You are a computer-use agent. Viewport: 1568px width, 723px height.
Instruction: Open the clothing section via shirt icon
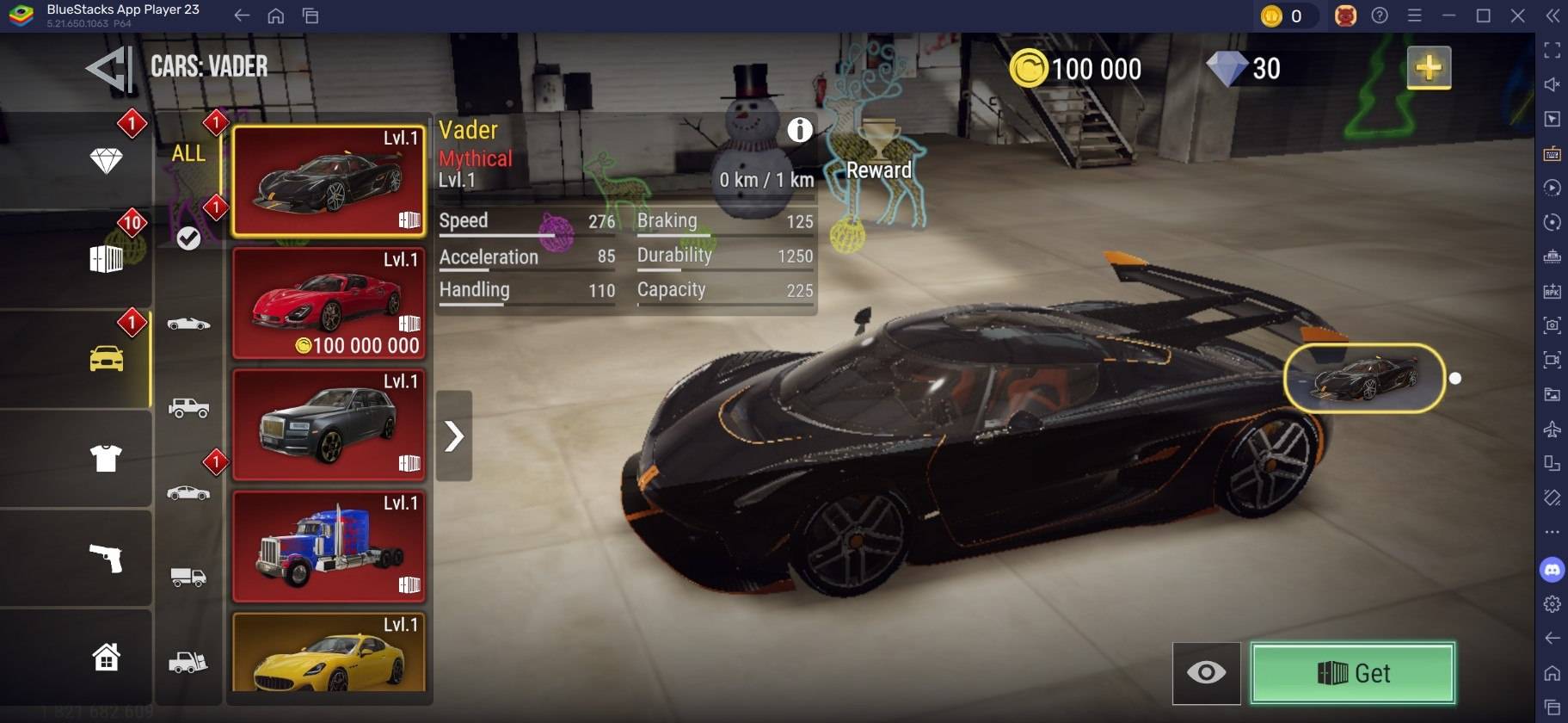[x=105, y=459]
